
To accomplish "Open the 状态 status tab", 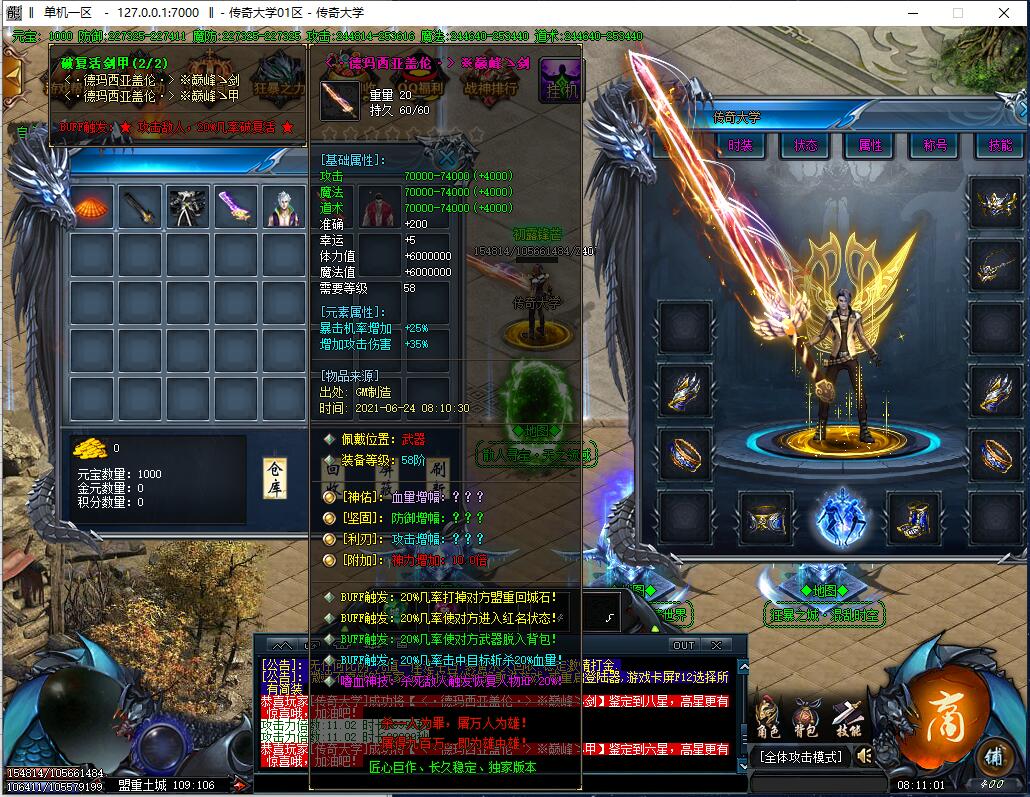I will (805, 145).
